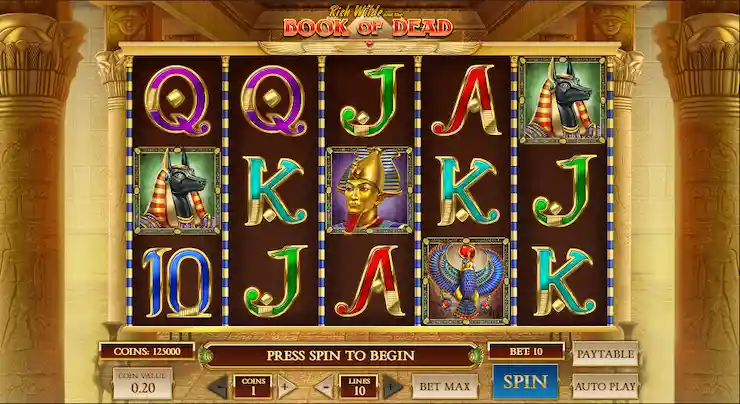Spin the reels with the blue SPIN button
The height and width of the screenshot is (404, 740).
pos(525,383)
